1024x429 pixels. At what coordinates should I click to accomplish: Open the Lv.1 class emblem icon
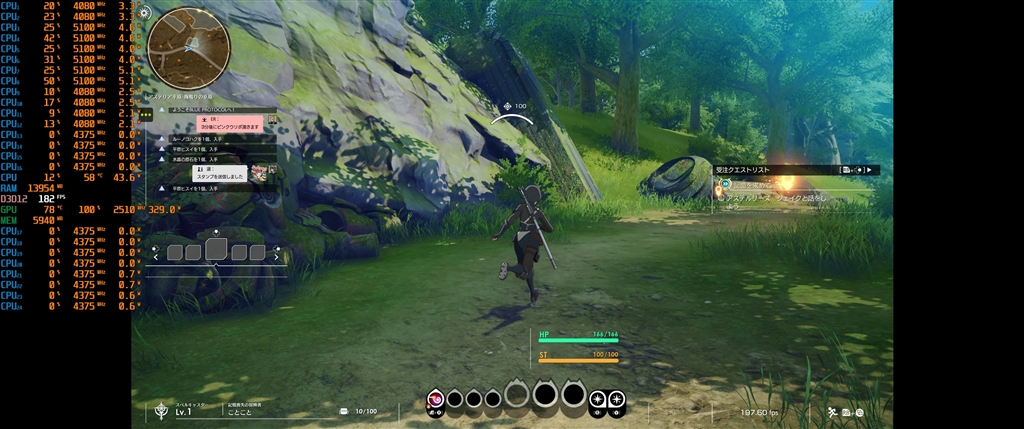(x=160, y=410)
